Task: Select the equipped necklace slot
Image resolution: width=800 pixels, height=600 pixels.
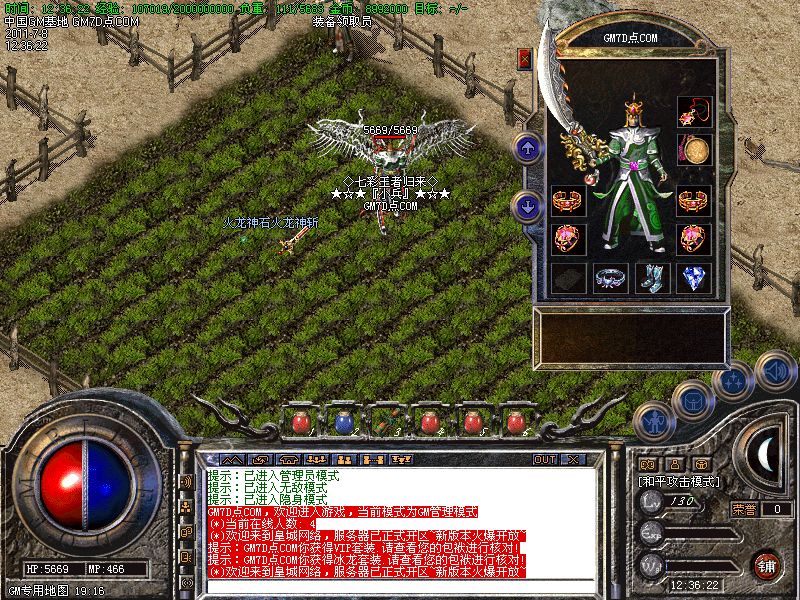Action: point(693,111)
